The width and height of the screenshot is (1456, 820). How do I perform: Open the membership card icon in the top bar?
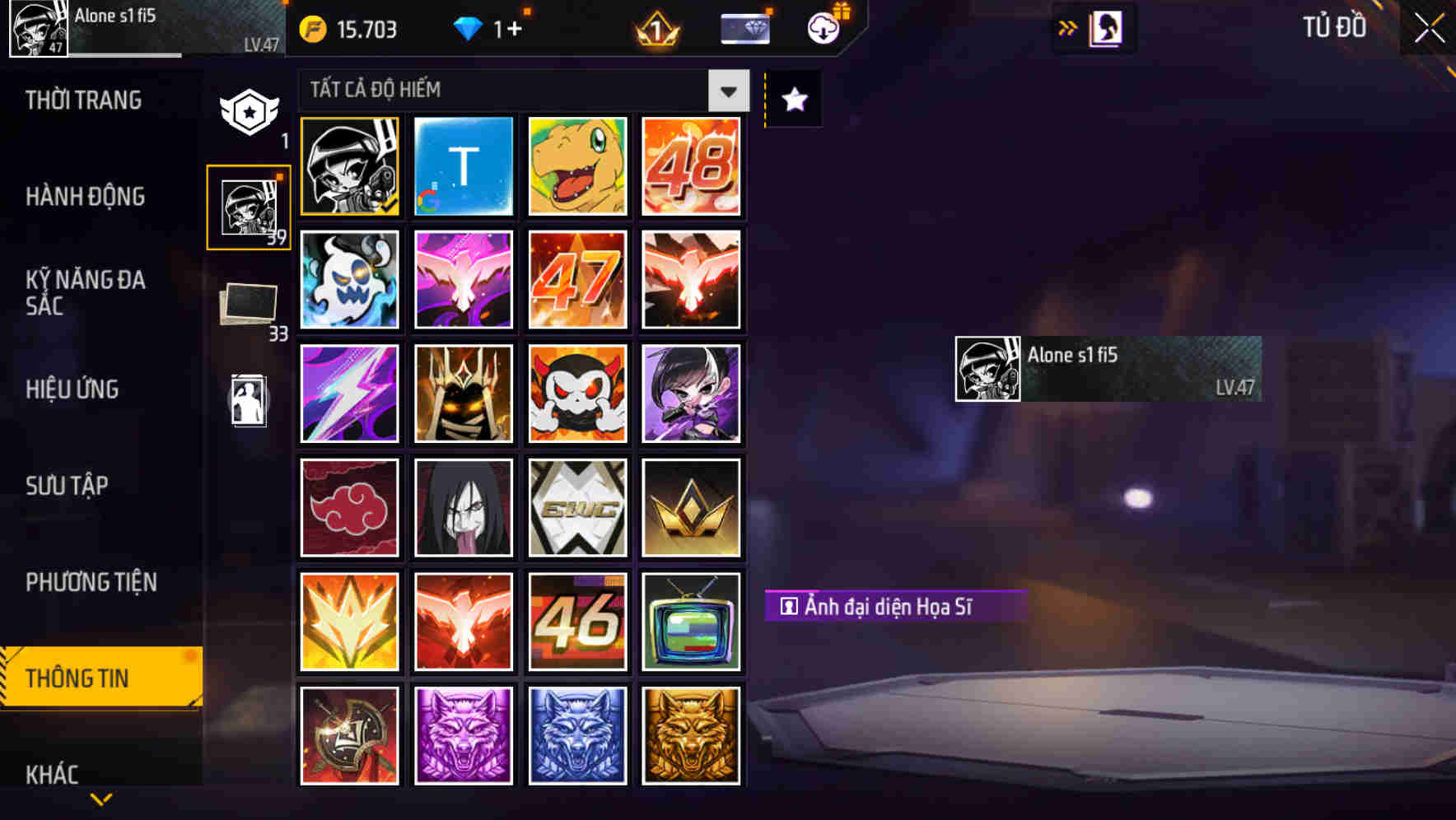coord(744,27)
